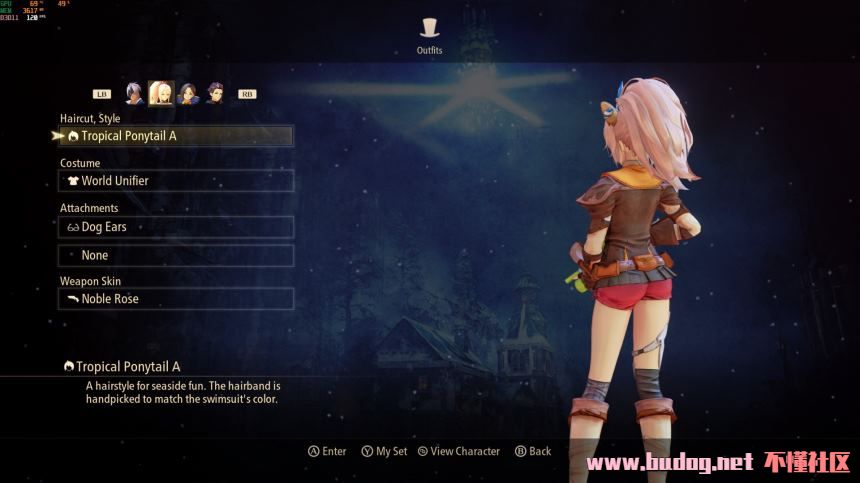Confirm with the Enter option
The height and width of the screenshot is (483, 860).
point(328,452)
